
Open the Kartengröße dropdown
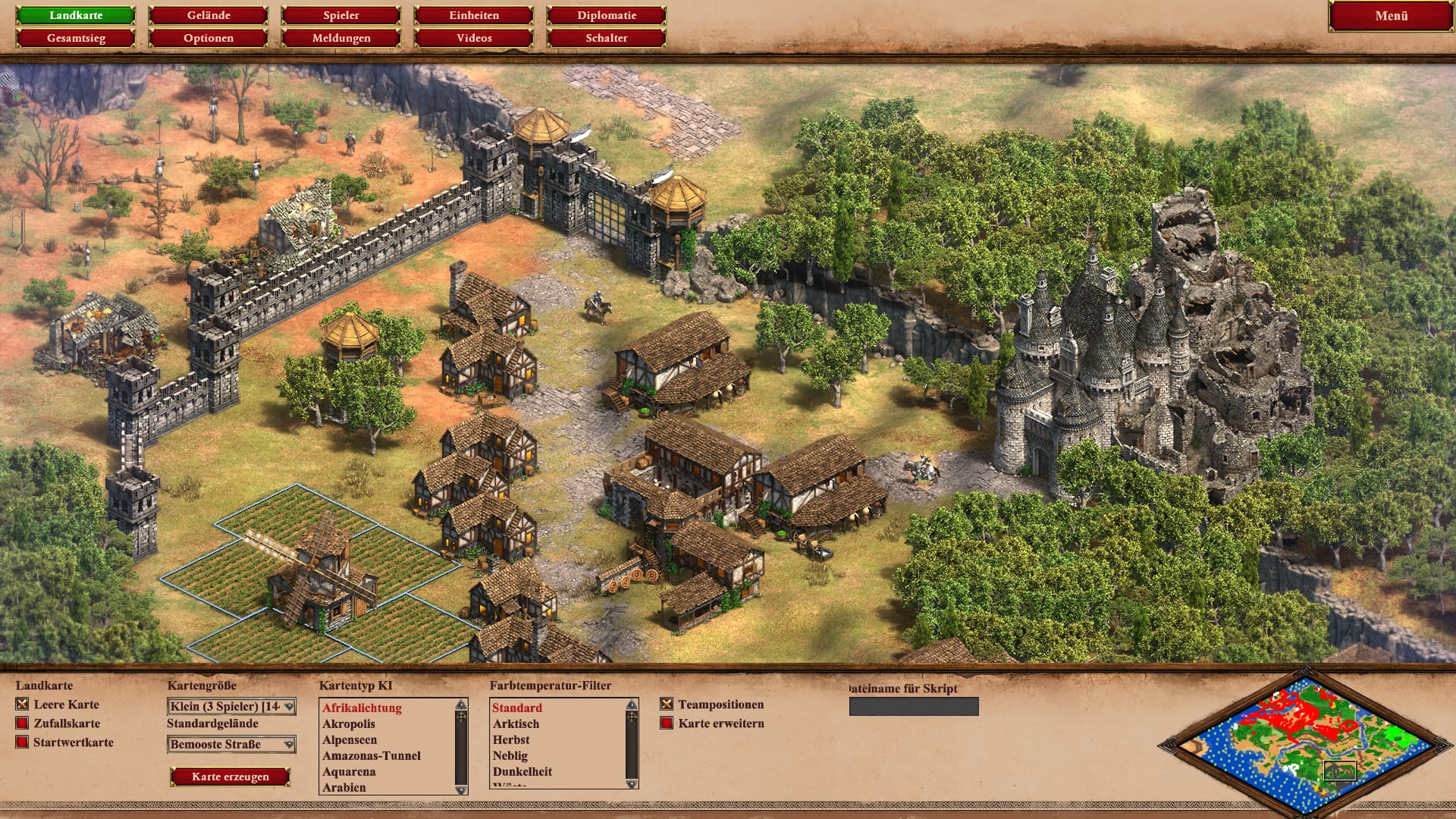231,707
